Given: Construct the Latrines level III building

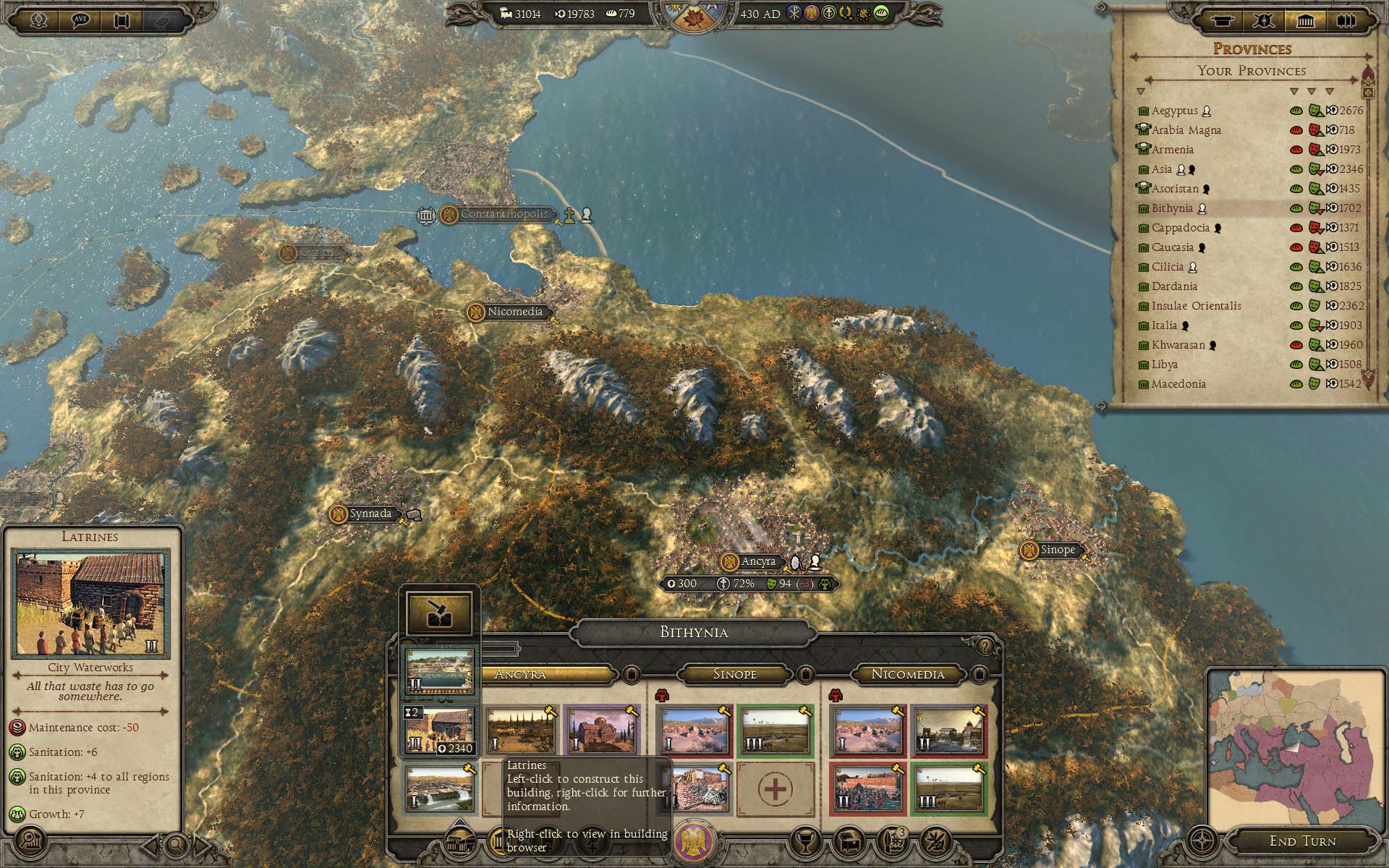Looking at the screenshot, I should coord(439,731).
